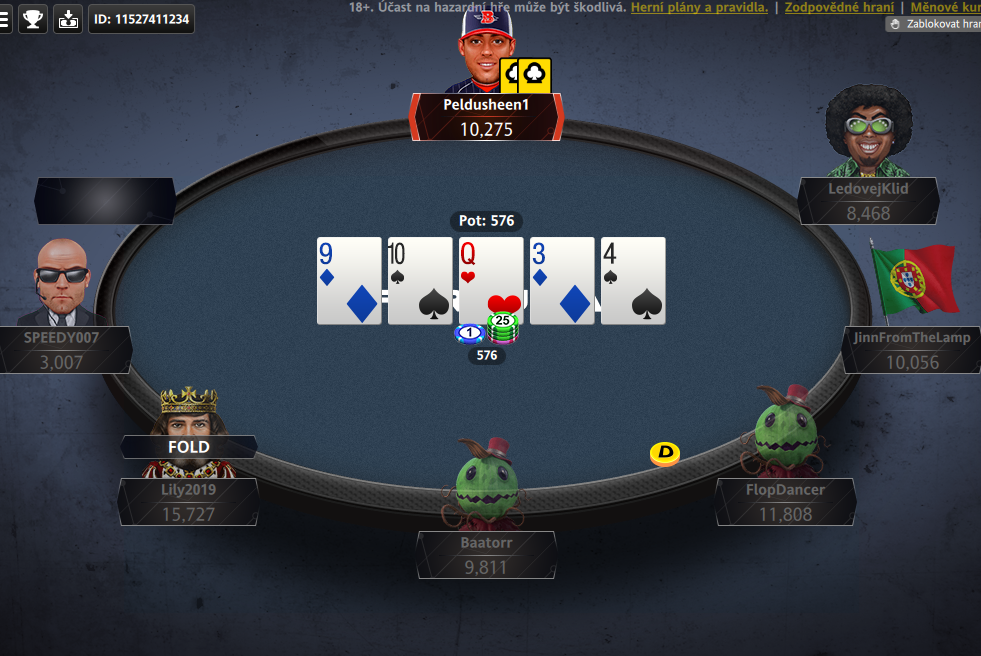Select SPEEDY007's player panel
This screenshot has height=656, width=981.
62,350
